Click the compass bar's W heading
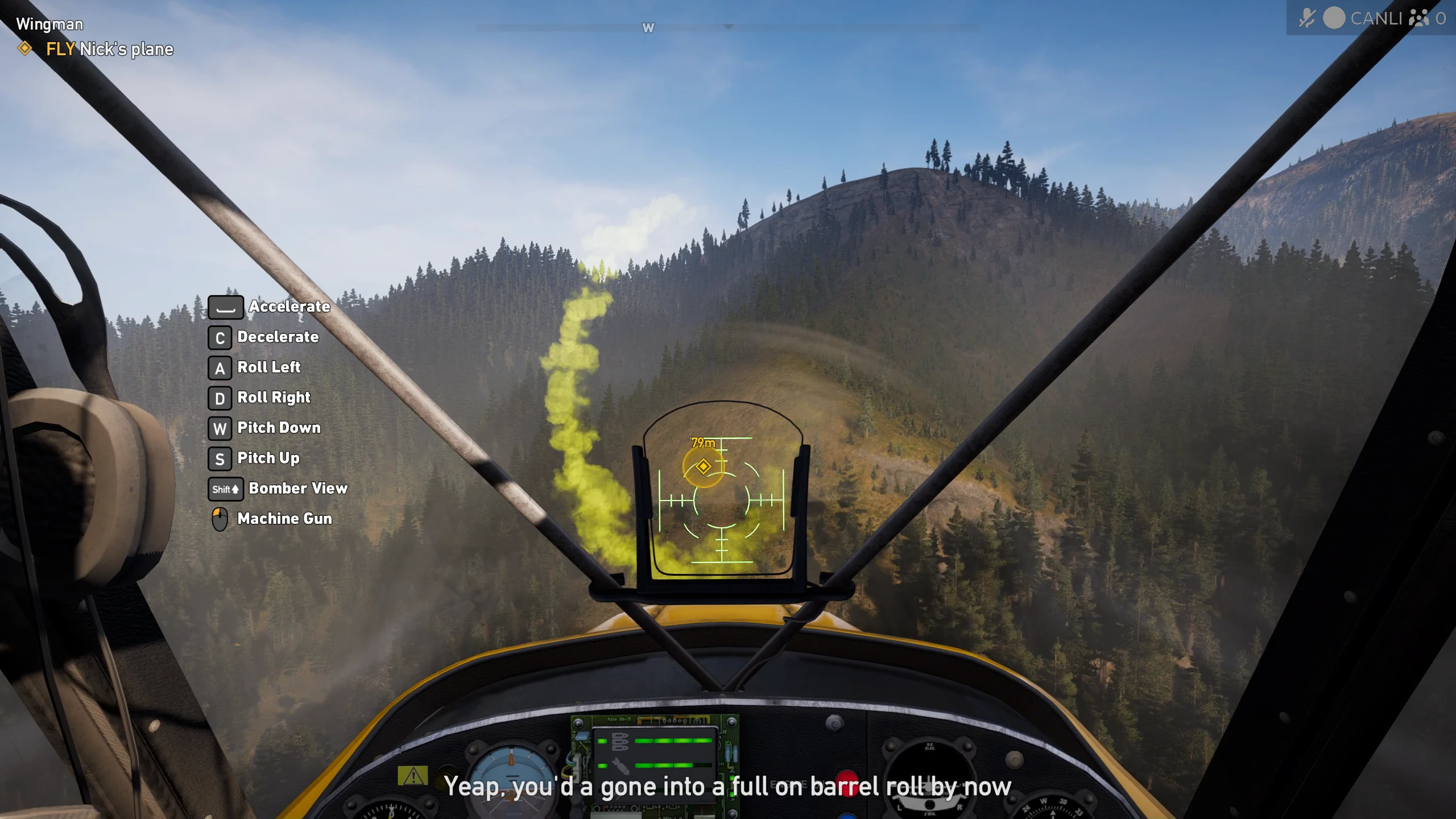Viewport: 1456px width, 819px height. tap(648, 28)
